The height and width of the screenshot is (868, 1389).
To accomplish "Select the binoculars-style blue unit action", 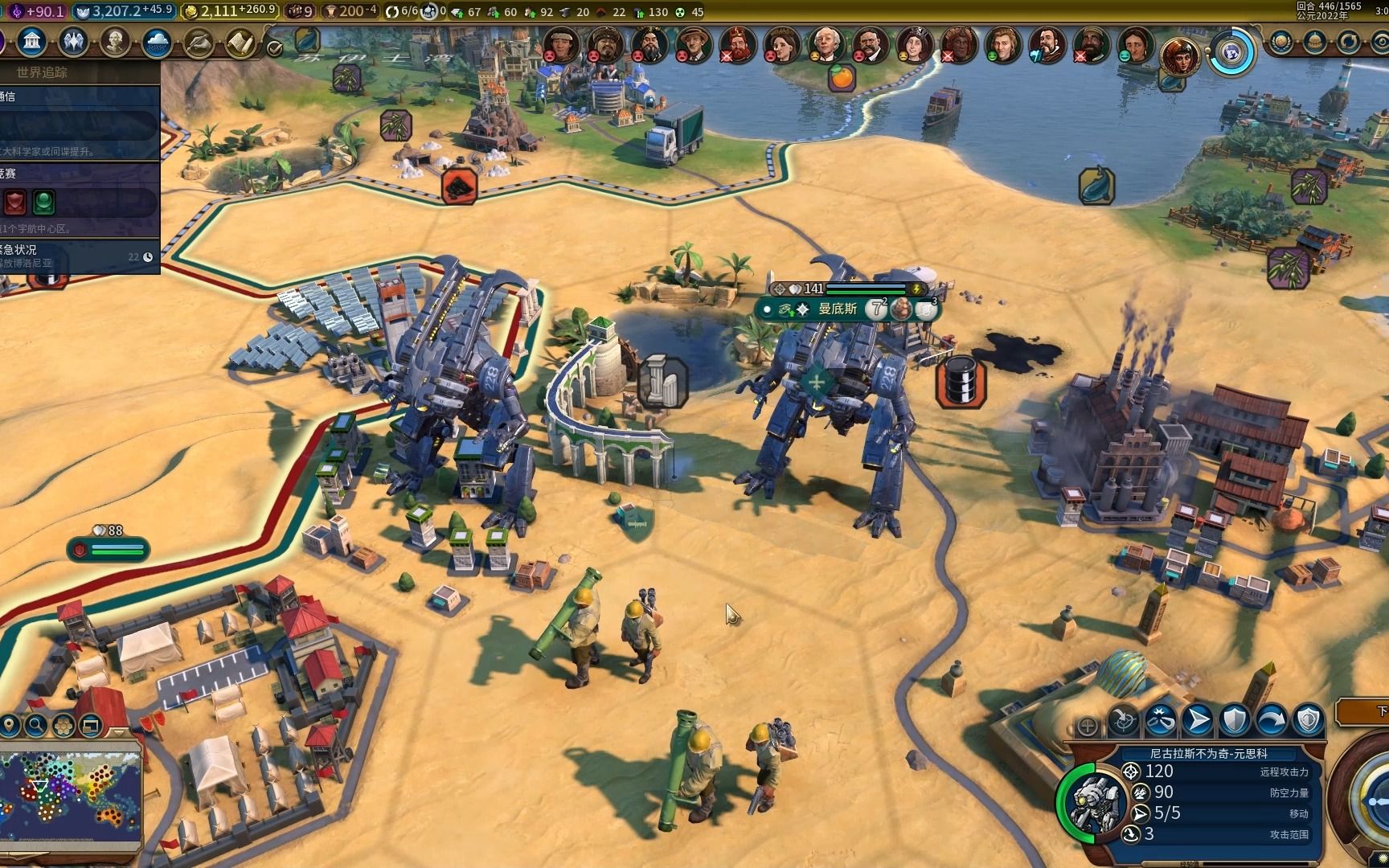I will click(x=1160, y=720).
